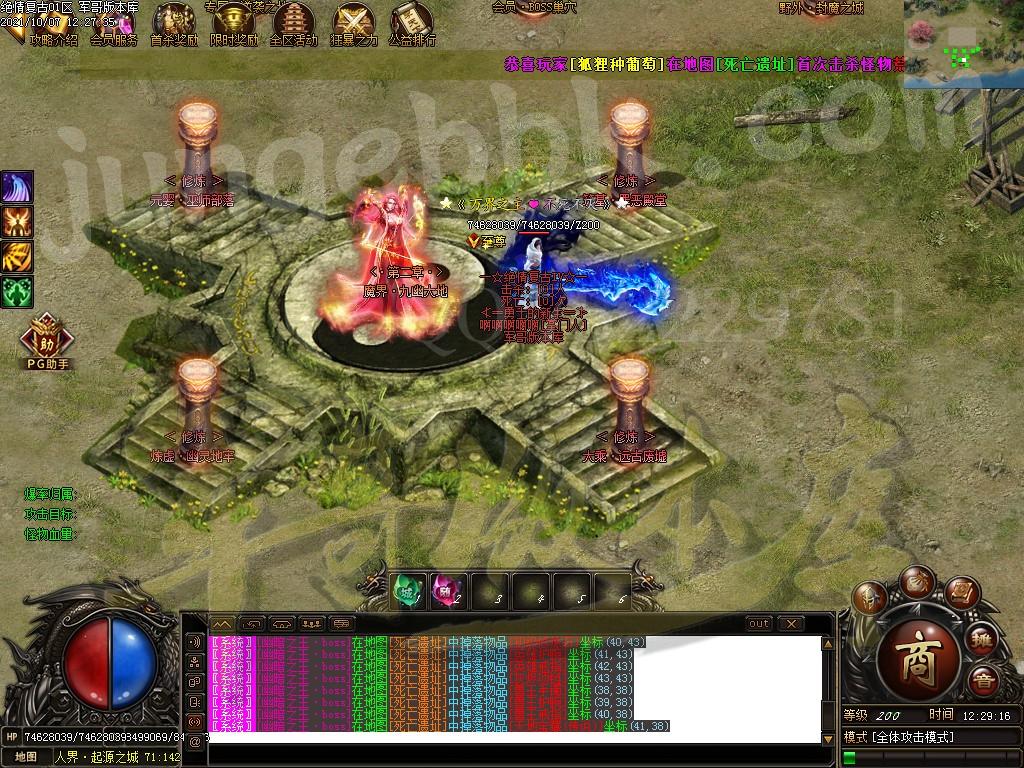Viewport: 1024px width, 768px height.
Task: Open the helmet character equipment button
Action: 869,597
